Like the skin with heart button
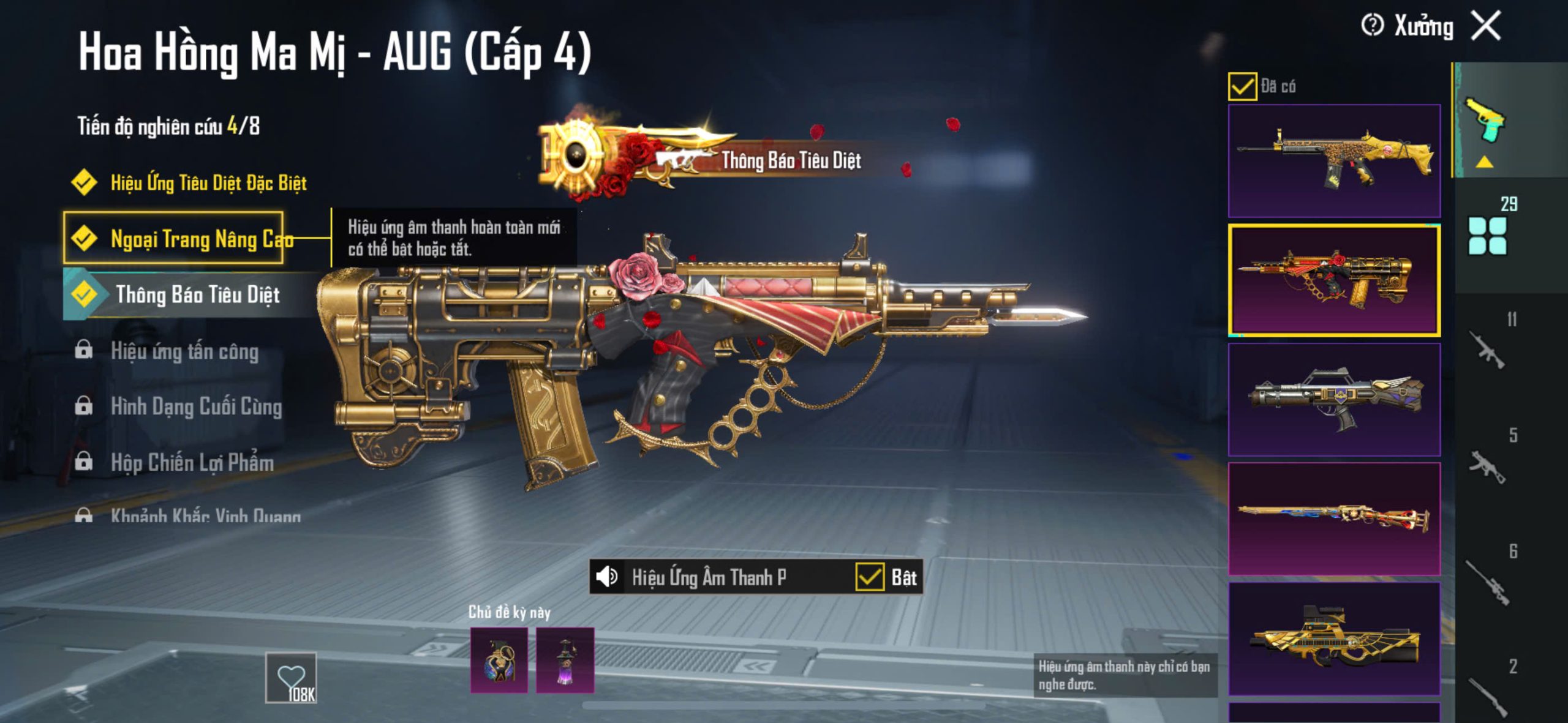Screen dimensions: 1568x723 (x=291, y=677)
